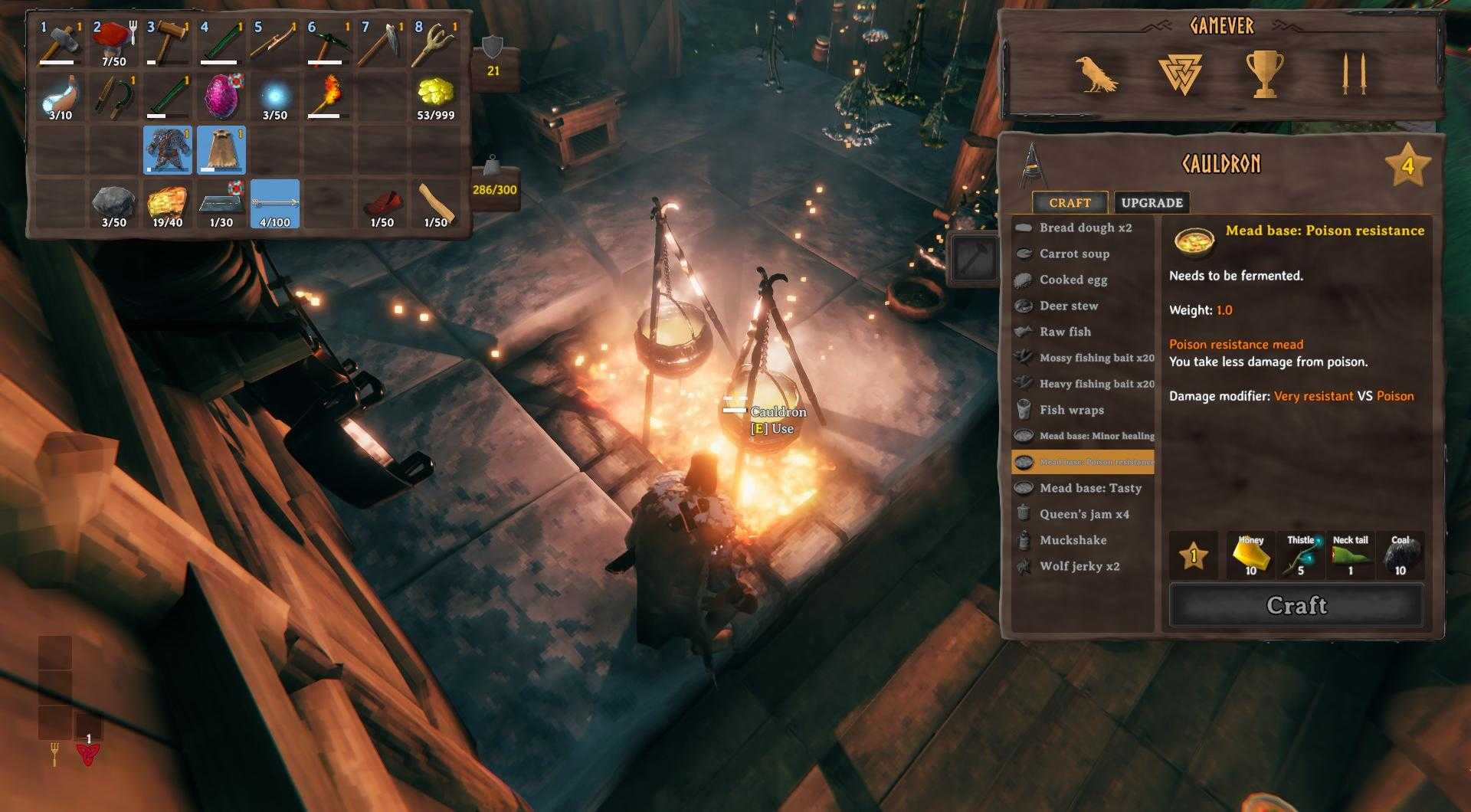
Task: Select the pink dragon egg in inventory
Action: click(221, 95)
